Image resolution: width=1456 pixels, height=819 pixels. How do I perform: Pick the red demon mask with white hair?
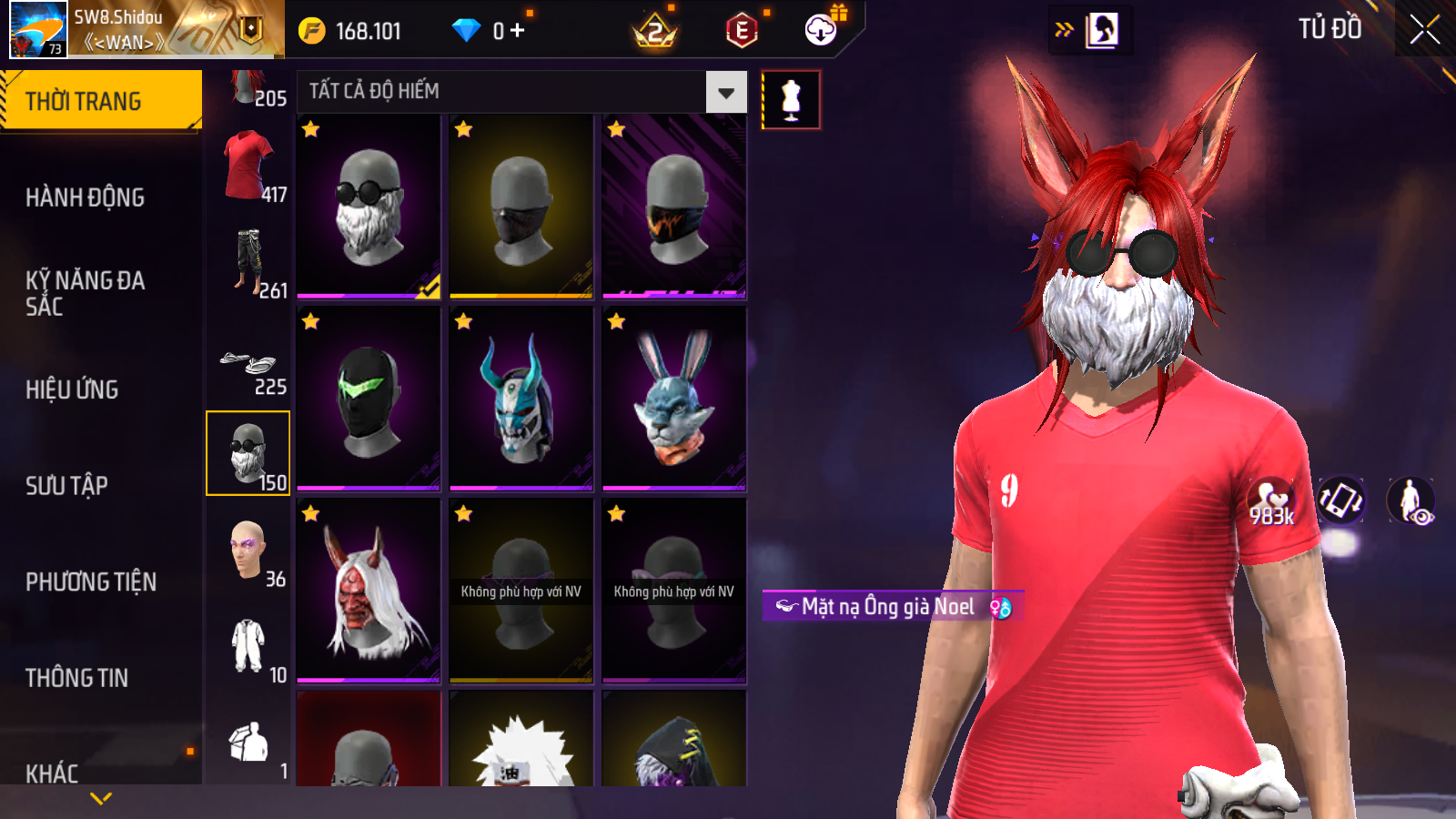[x=369, y=591]
